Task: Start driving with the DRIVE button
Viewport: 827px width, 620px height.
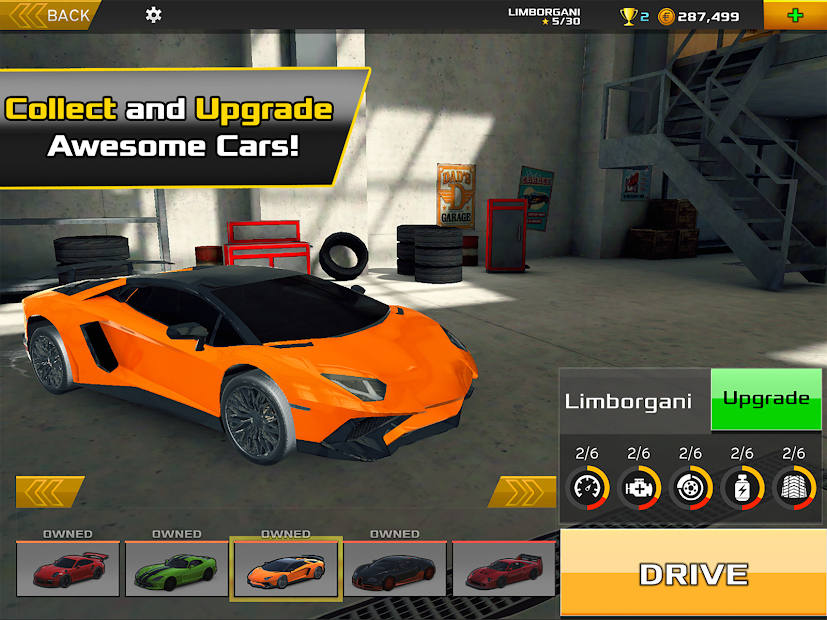Action: click(x=693, y=574)
